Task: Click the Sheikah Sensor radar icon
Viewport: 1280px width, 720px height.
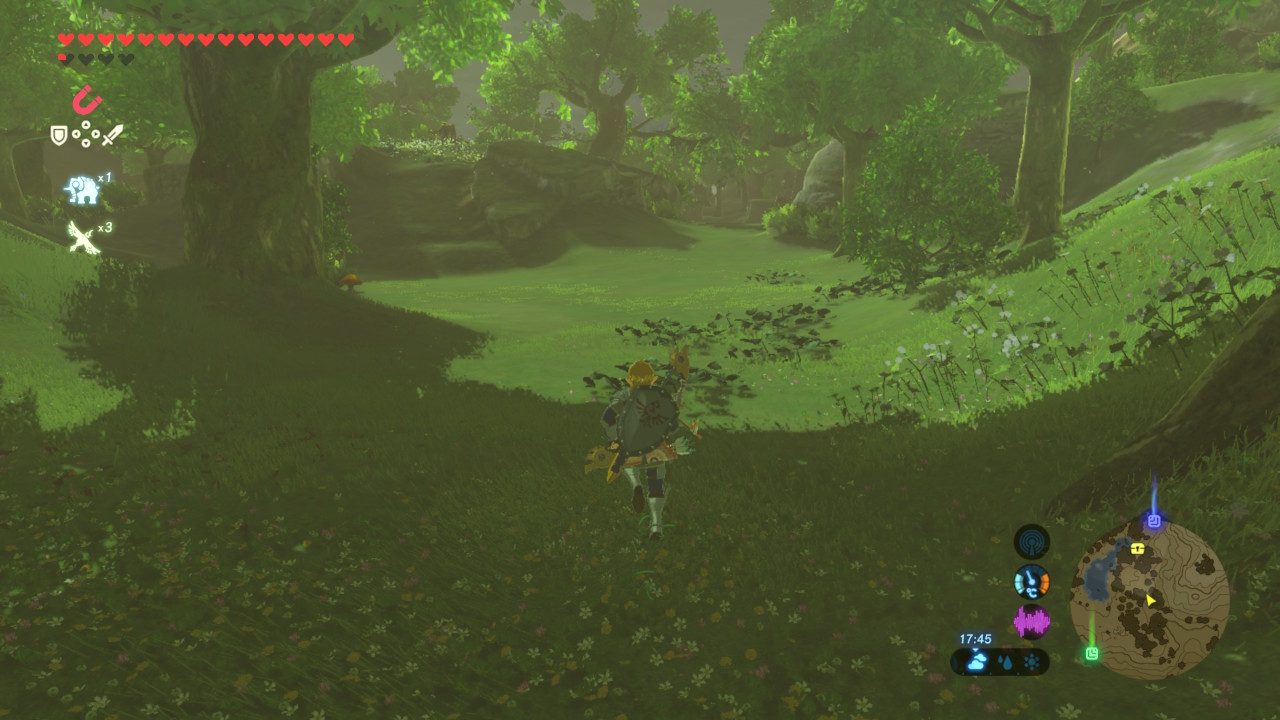Action: click(x=1032, y=542)
